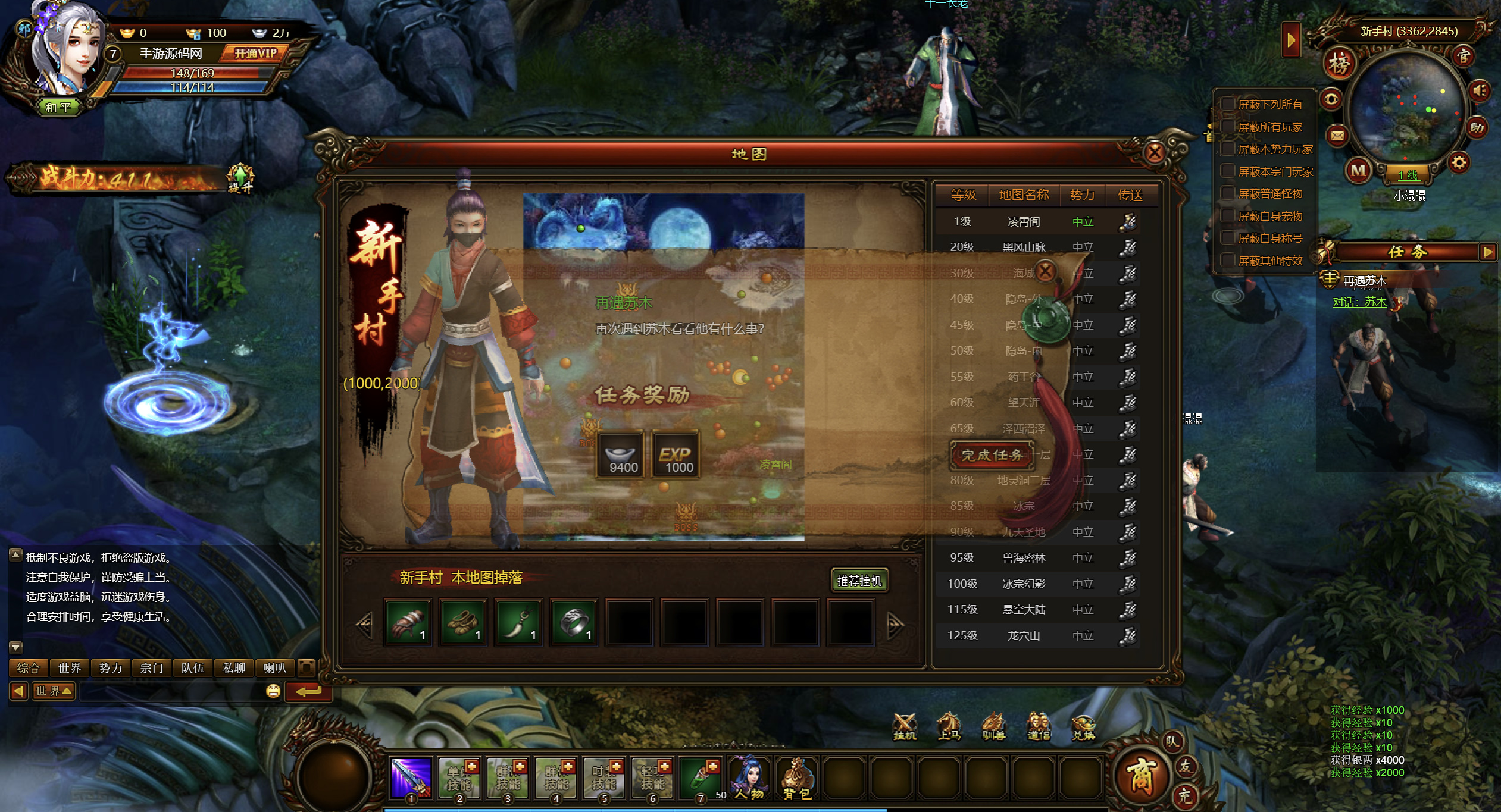The height and width of the screenshot is (812, 1501).
Task: Open the 榜 ranking button near minimap
Action: pos(1340,63)
